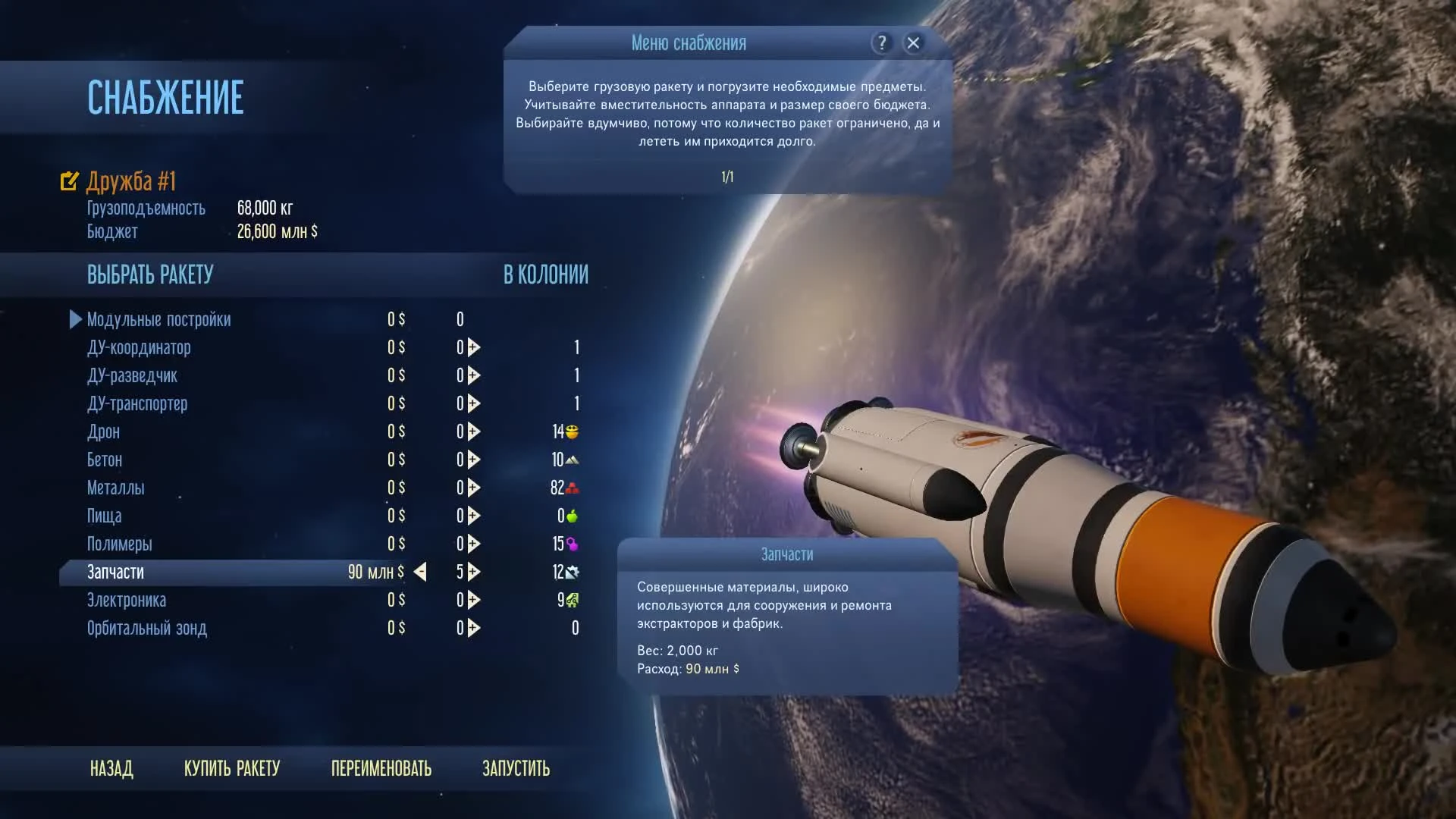Open help via the question mark icon

coord(881,43)
